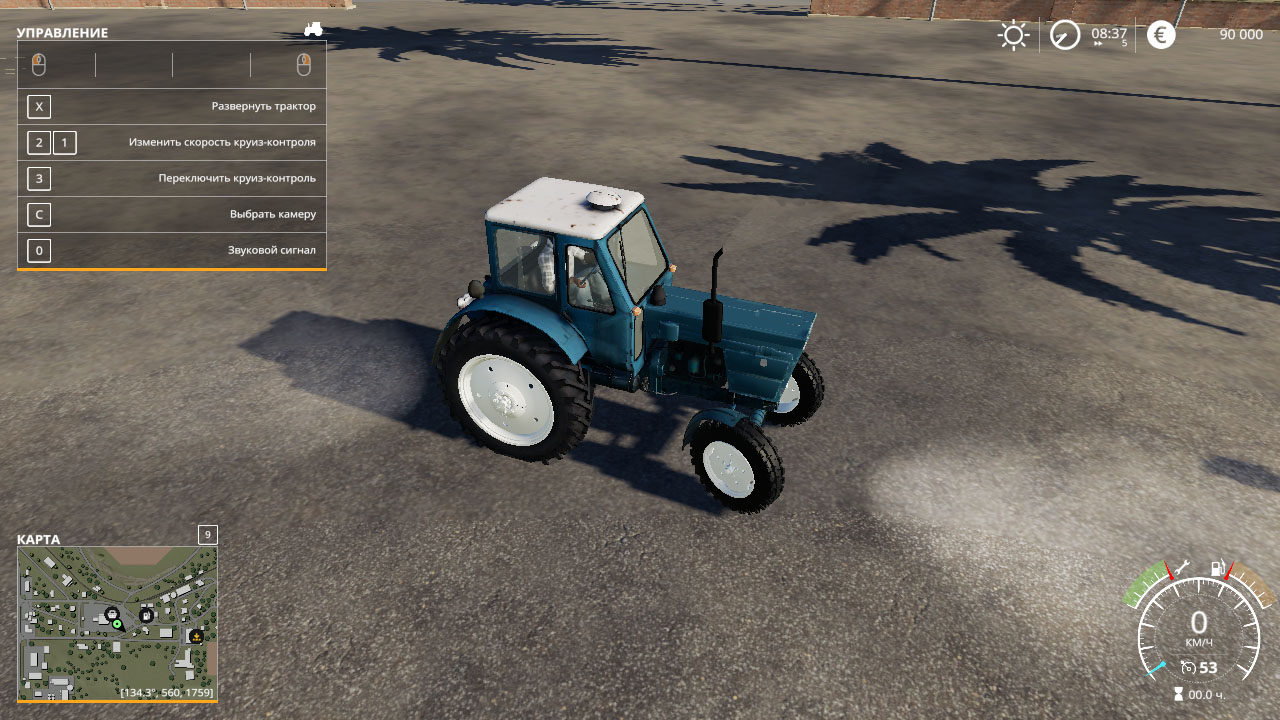Click the game speed clock icon
This screenshot has width=1280, height=720.
pyautogui.click(x=1065, y=36)
